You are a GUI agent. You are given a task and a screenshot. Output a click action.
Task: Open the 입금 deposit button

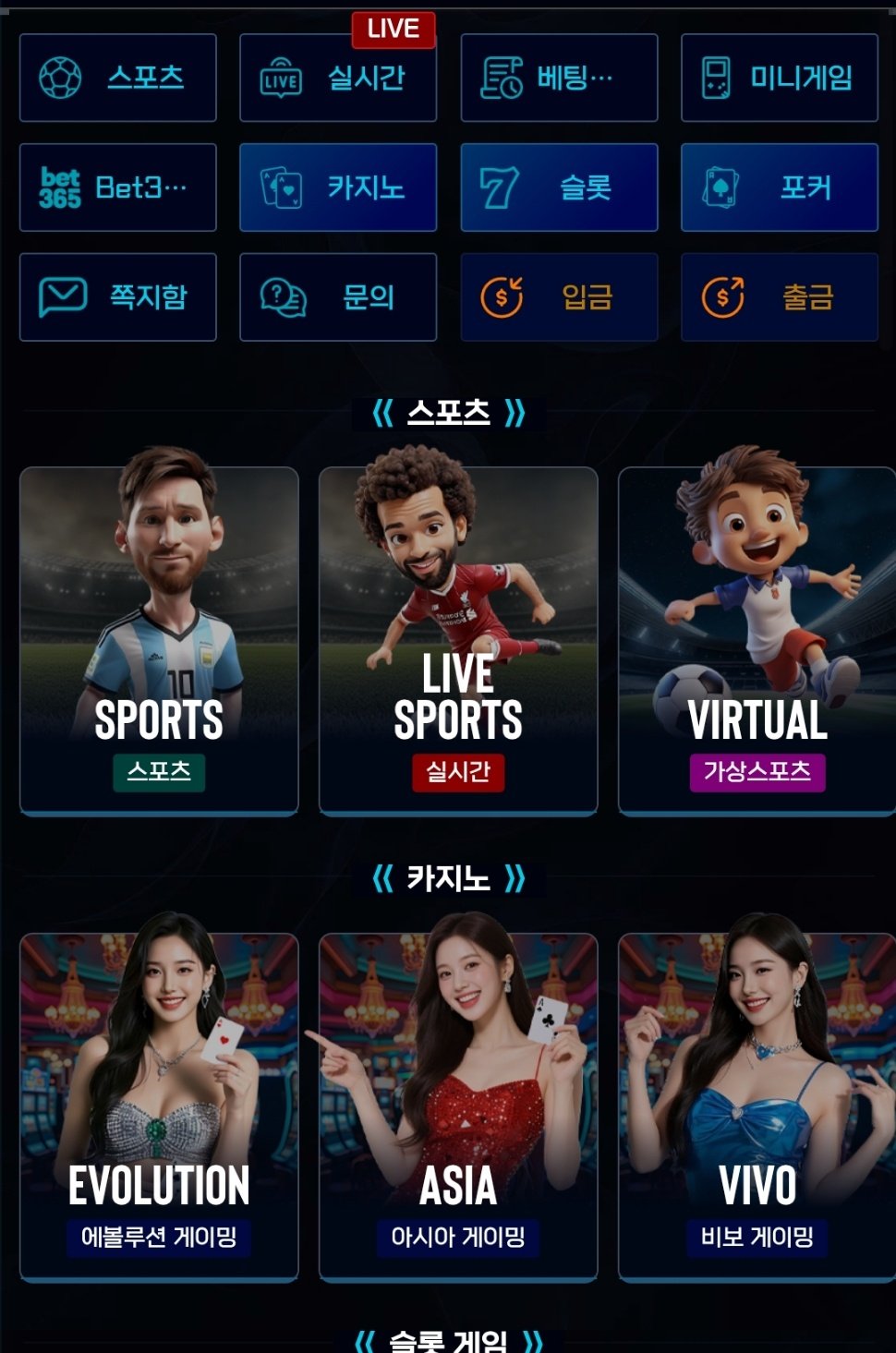(x=559, y=297)
